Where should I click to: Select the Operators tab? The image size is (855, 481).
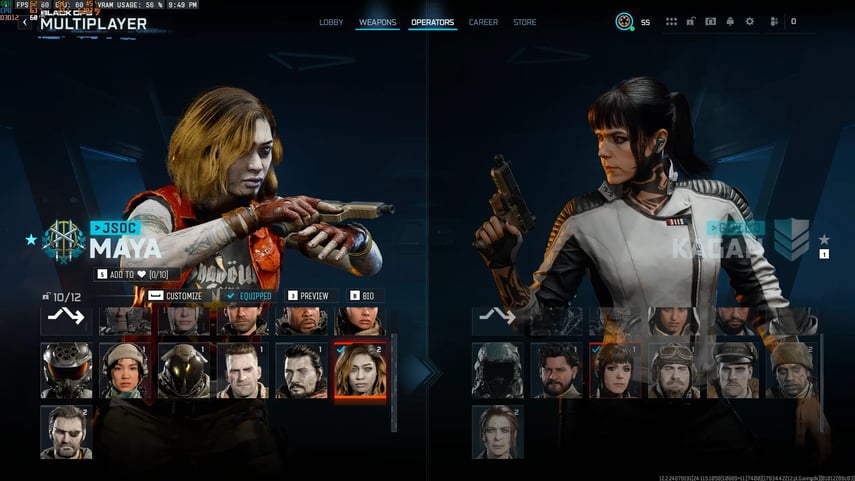[432, 22]
